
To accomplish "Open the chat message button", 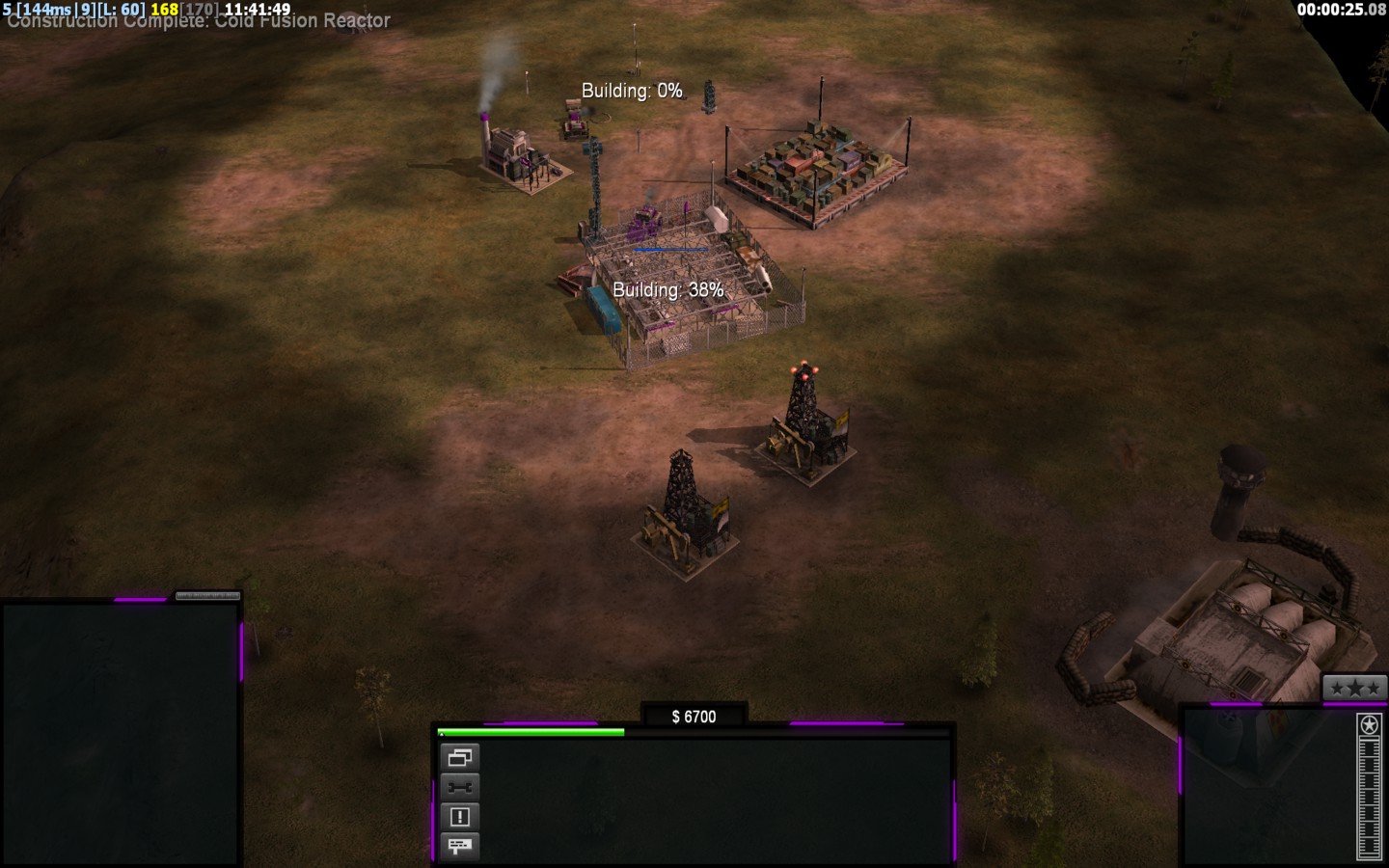I will tap(459, 846).
